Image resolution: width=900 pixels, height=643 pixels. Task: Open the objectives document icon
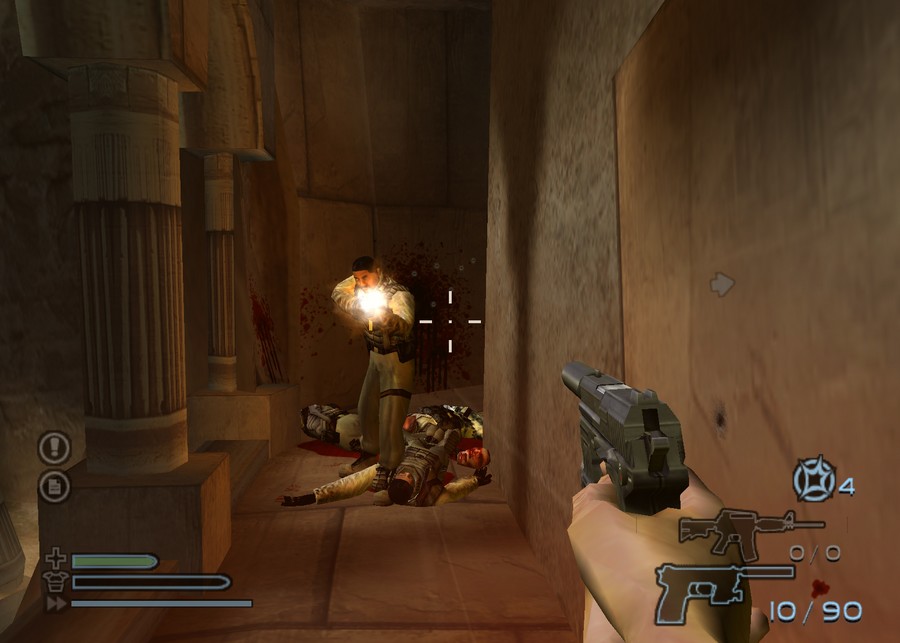click(54, 486)
